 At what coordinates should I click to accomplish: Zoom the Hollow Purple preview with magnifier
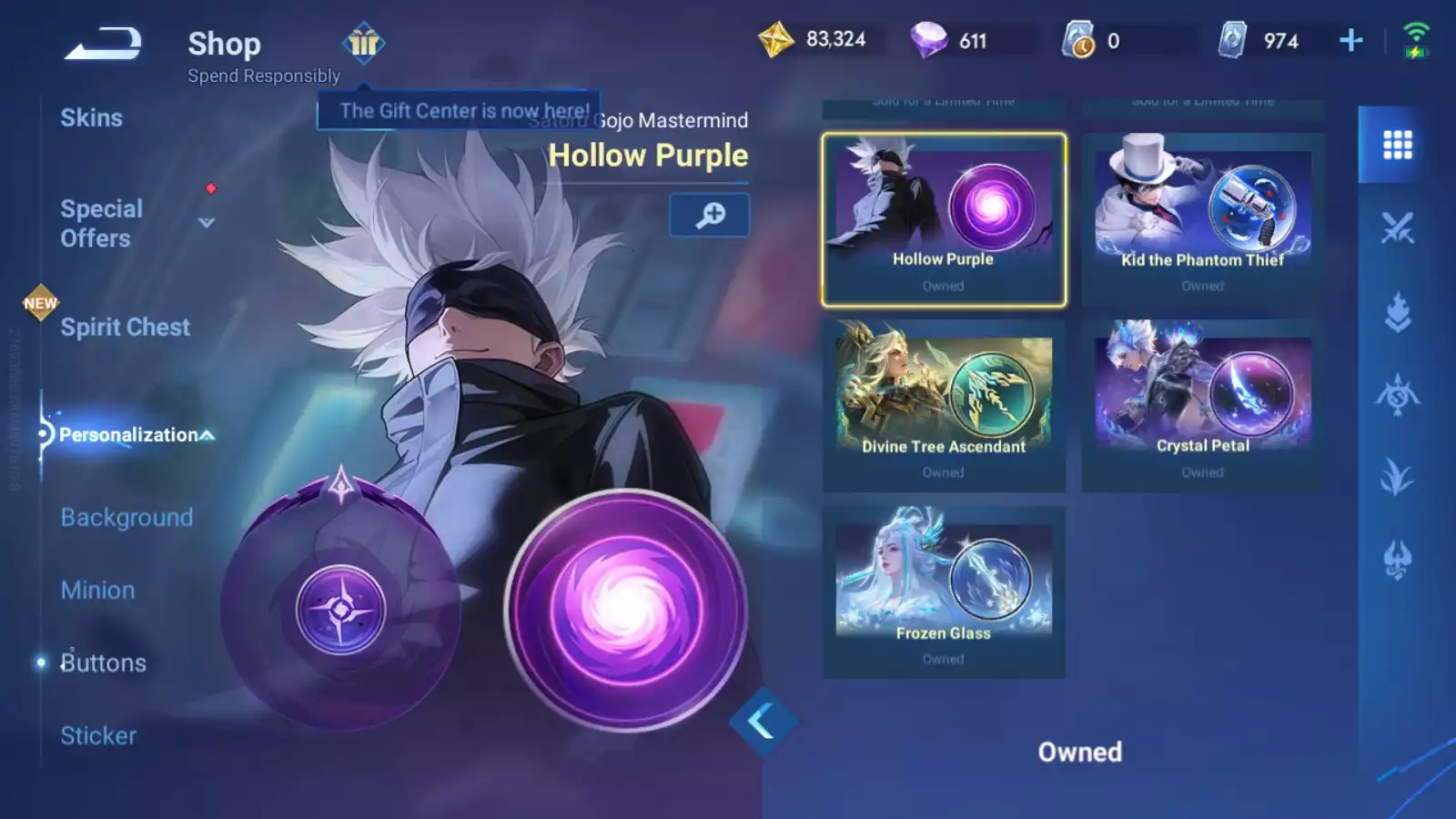[710, 215]
